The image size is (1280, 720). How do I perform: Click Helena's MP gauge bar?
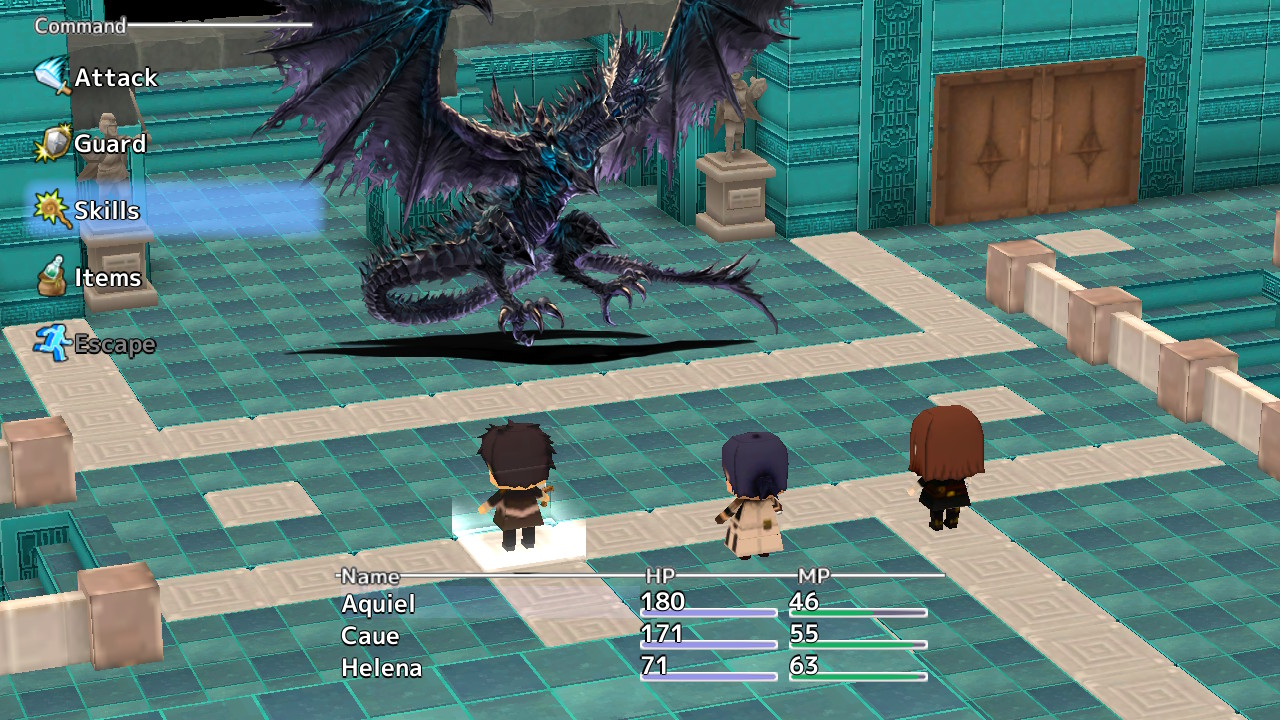point(858,675)
